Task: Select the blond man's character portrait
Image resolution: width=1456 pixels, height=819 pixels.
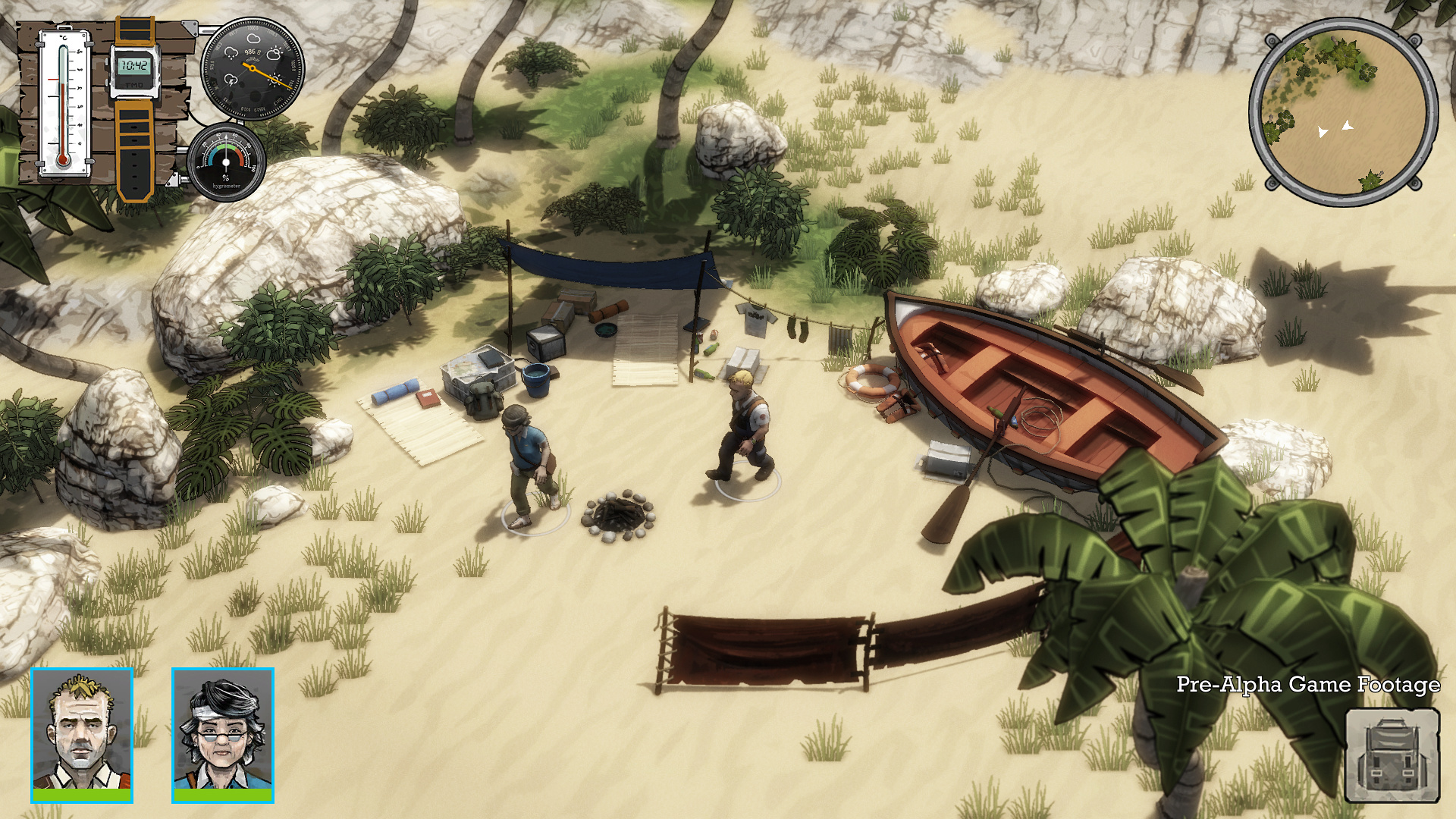Action: tap(82, 733)
